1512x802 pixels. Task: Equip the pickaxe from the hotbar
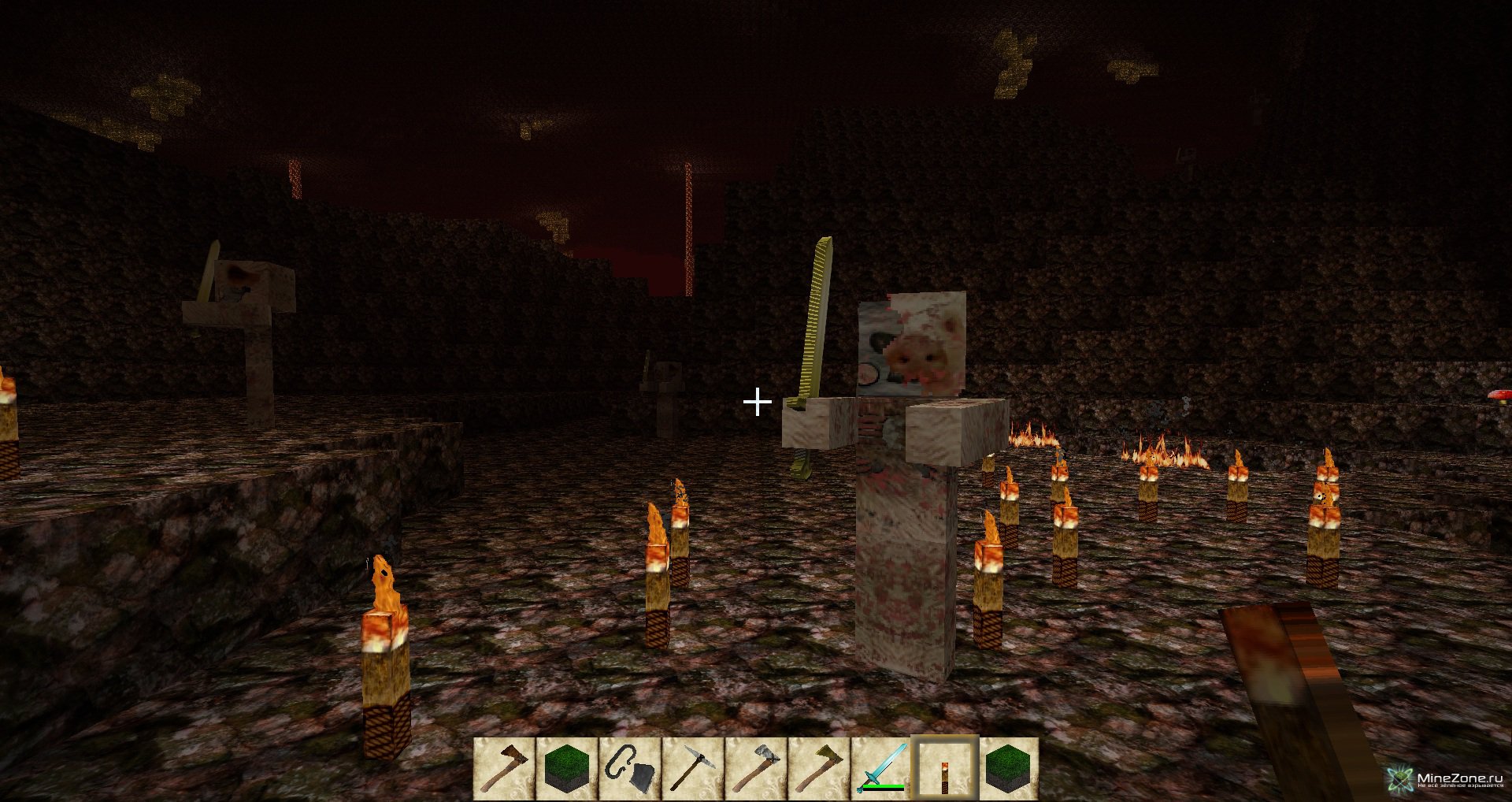(x=693, y=767)
